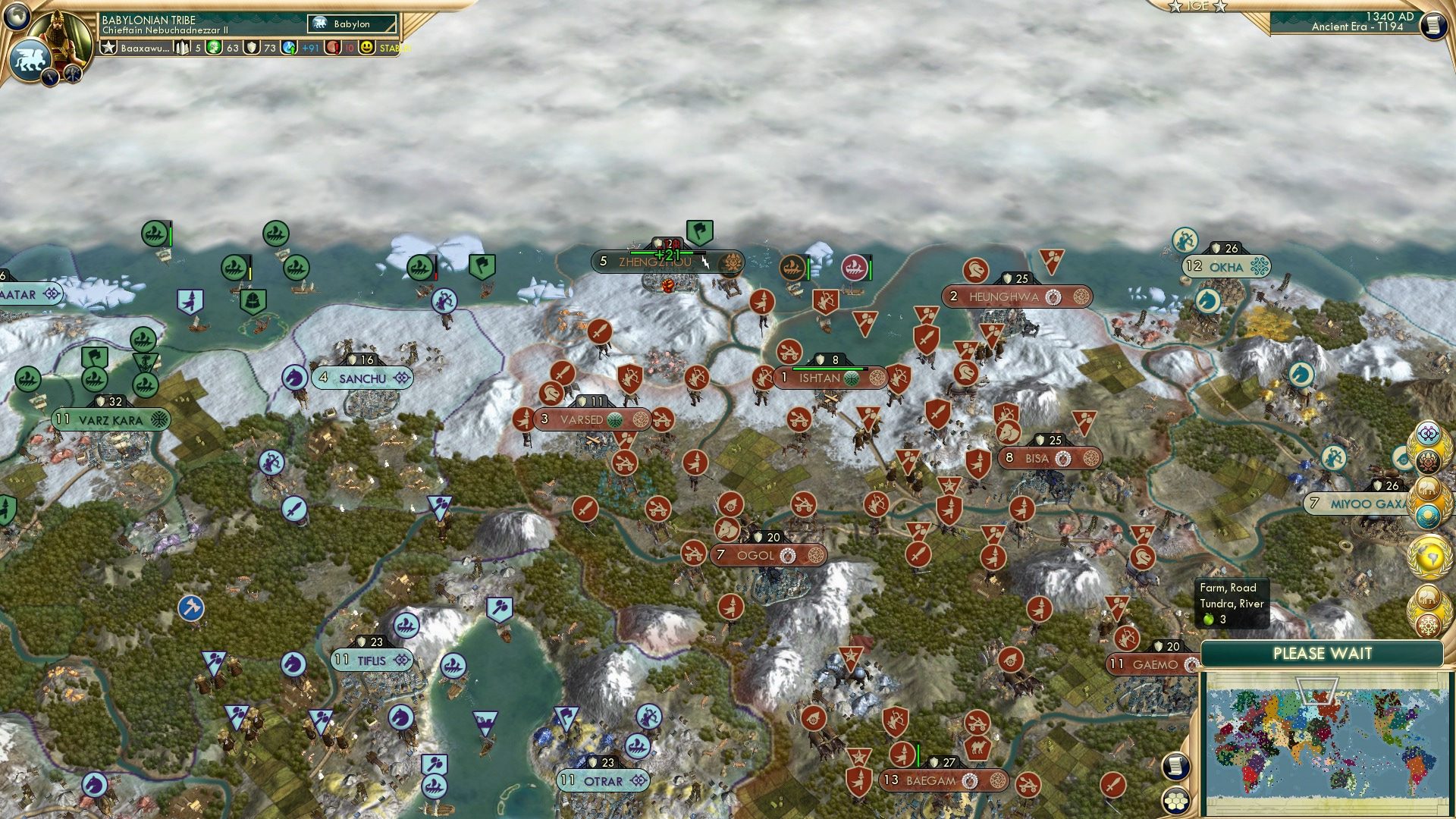Click the scroll icon above the hex button
The image size is (1456, 819).
[1175, 767]
